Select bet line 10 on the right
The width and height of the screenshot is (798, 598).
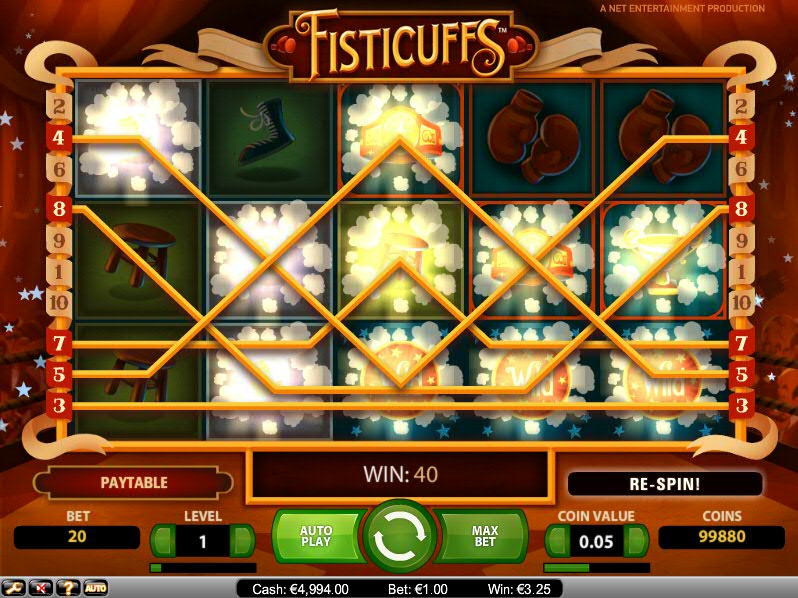coord(741,302)
